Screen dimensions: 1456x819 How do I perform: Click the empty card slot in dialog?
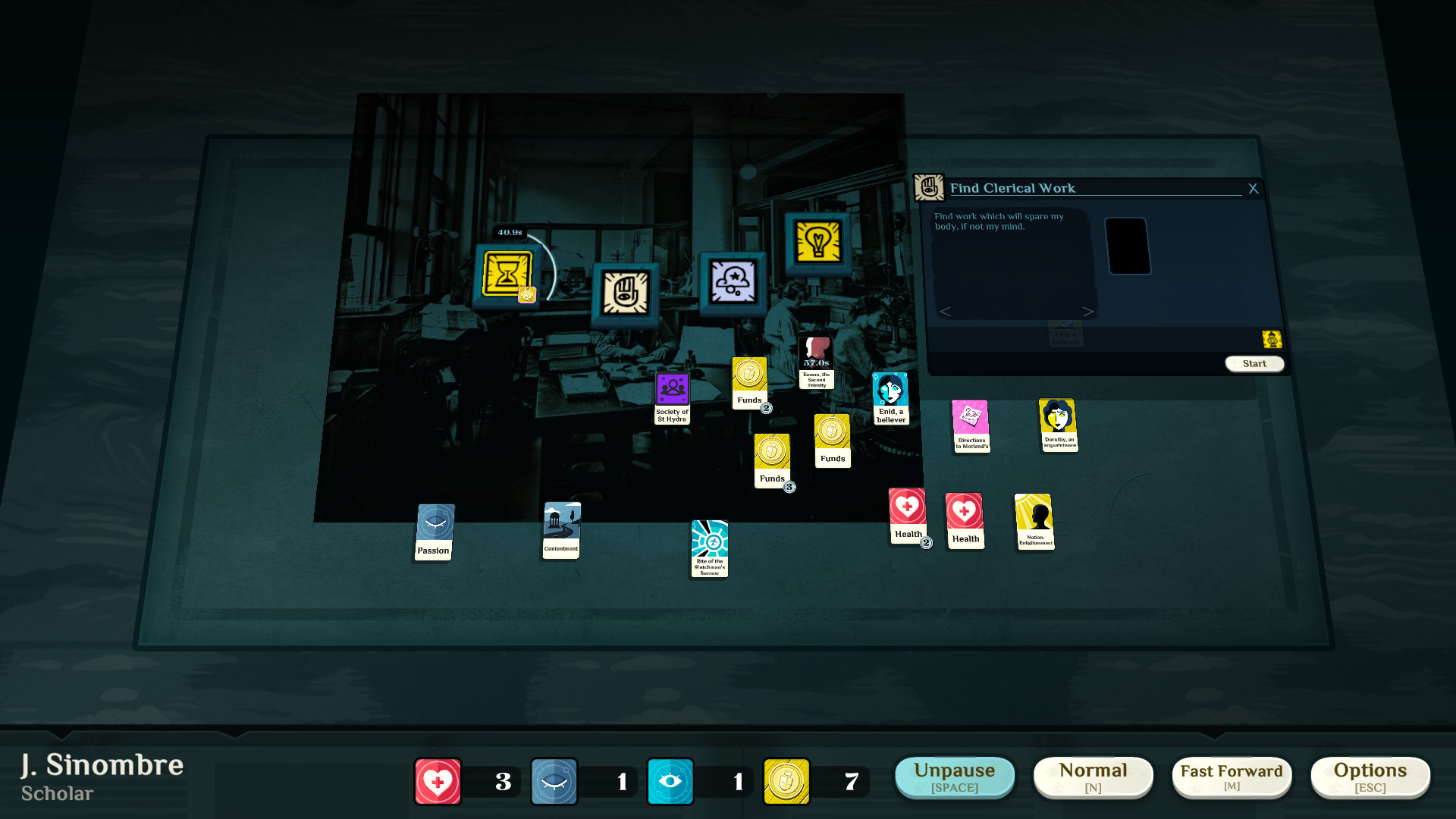click(1129, 245)
